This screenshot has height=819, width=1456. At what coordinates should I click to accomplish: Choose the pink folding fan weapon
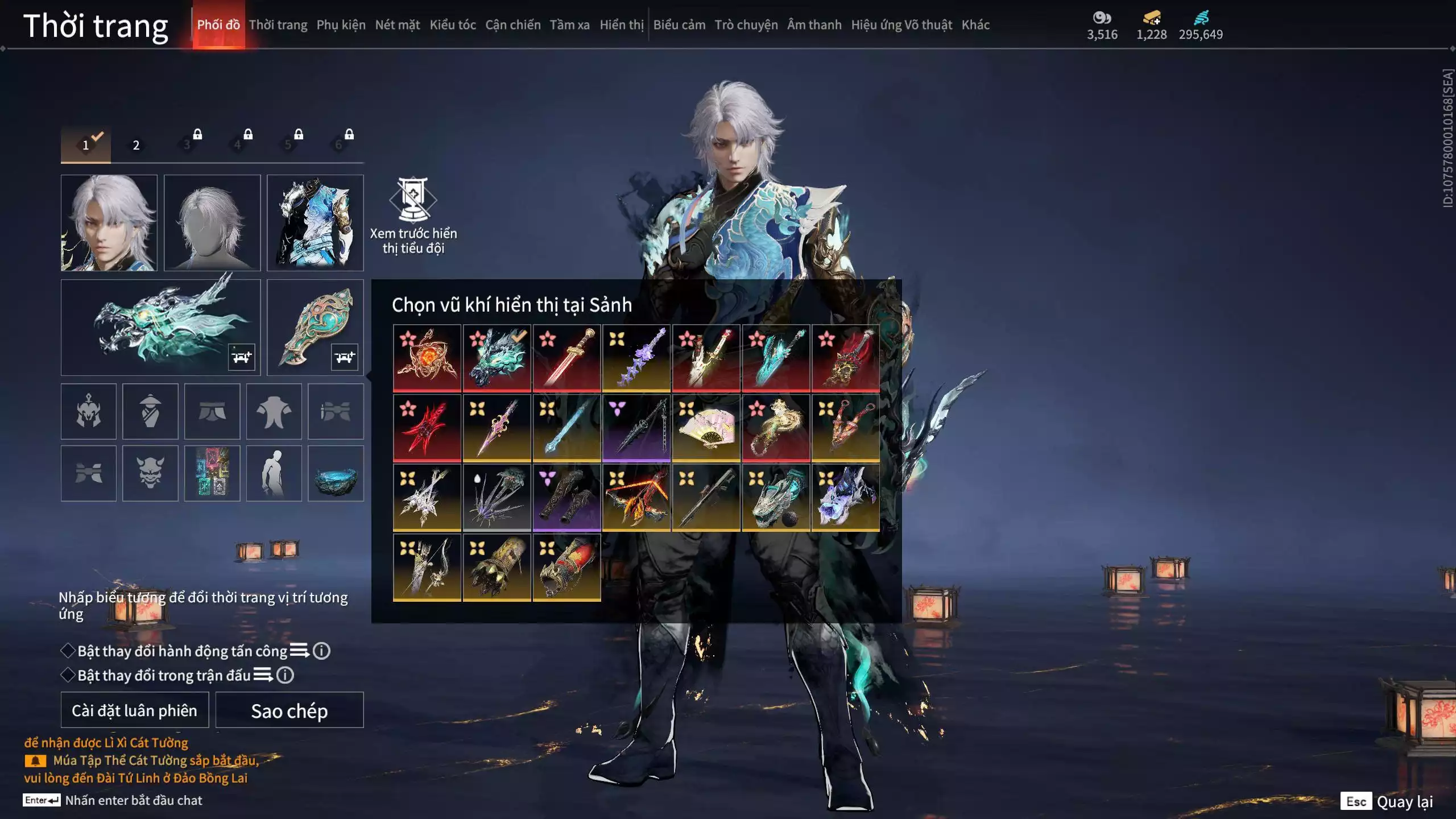[x=706, y=428]
